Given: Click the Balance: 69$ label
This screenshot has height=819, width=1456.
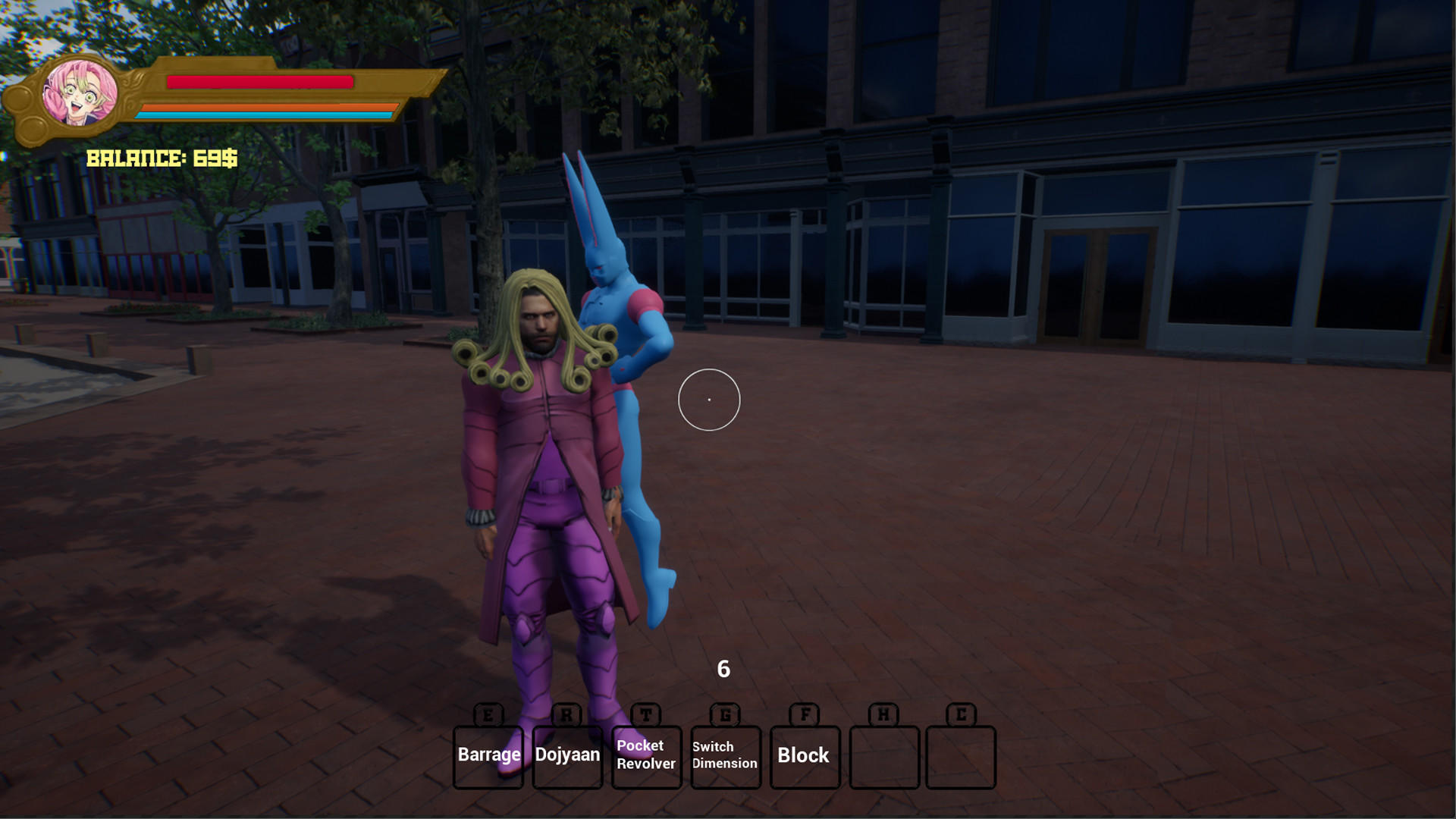Looking at the screenshot, I should tap(161, 158).
